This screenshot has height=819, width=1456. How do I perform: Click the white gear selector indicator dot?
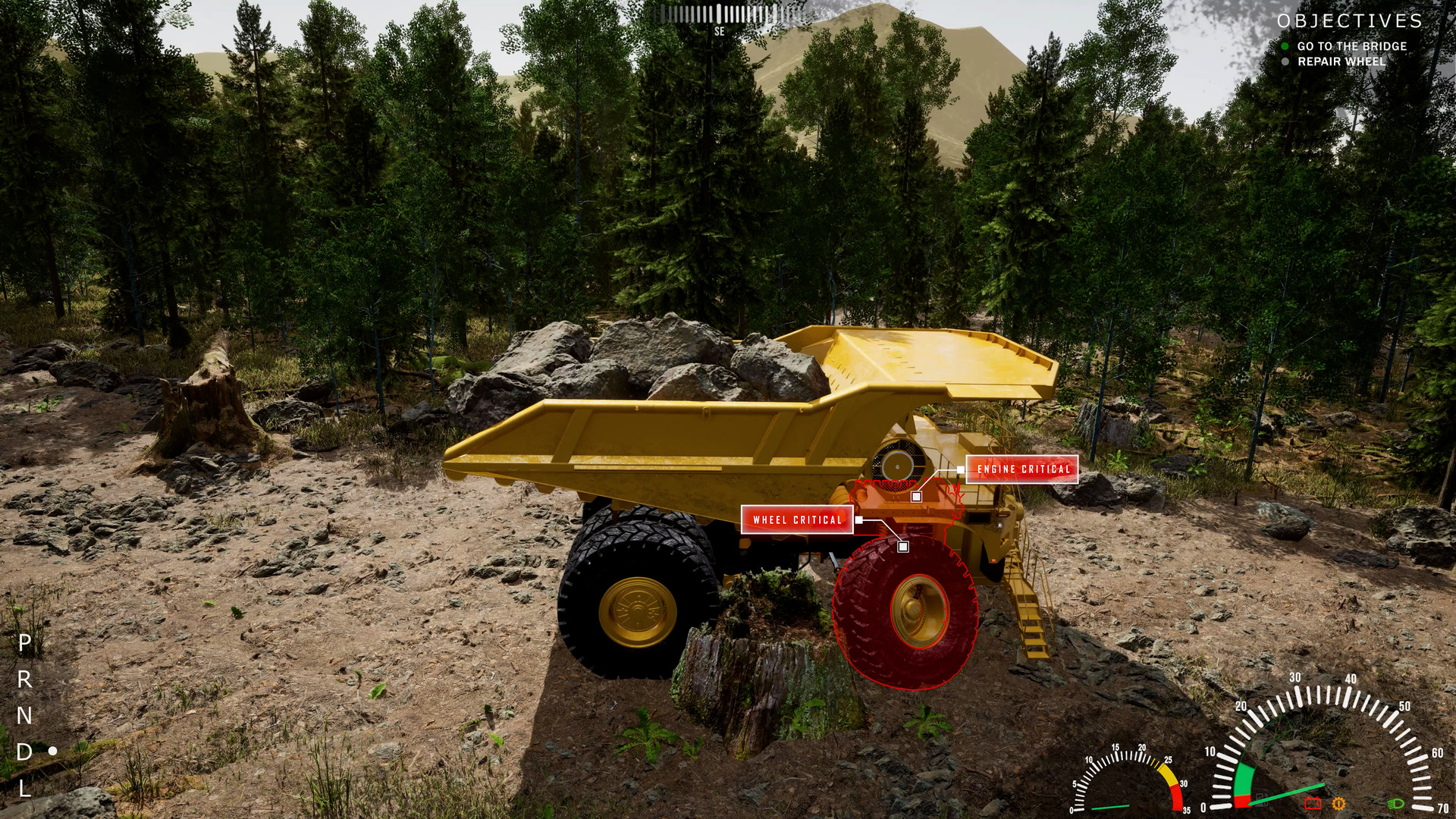[52, 751]
